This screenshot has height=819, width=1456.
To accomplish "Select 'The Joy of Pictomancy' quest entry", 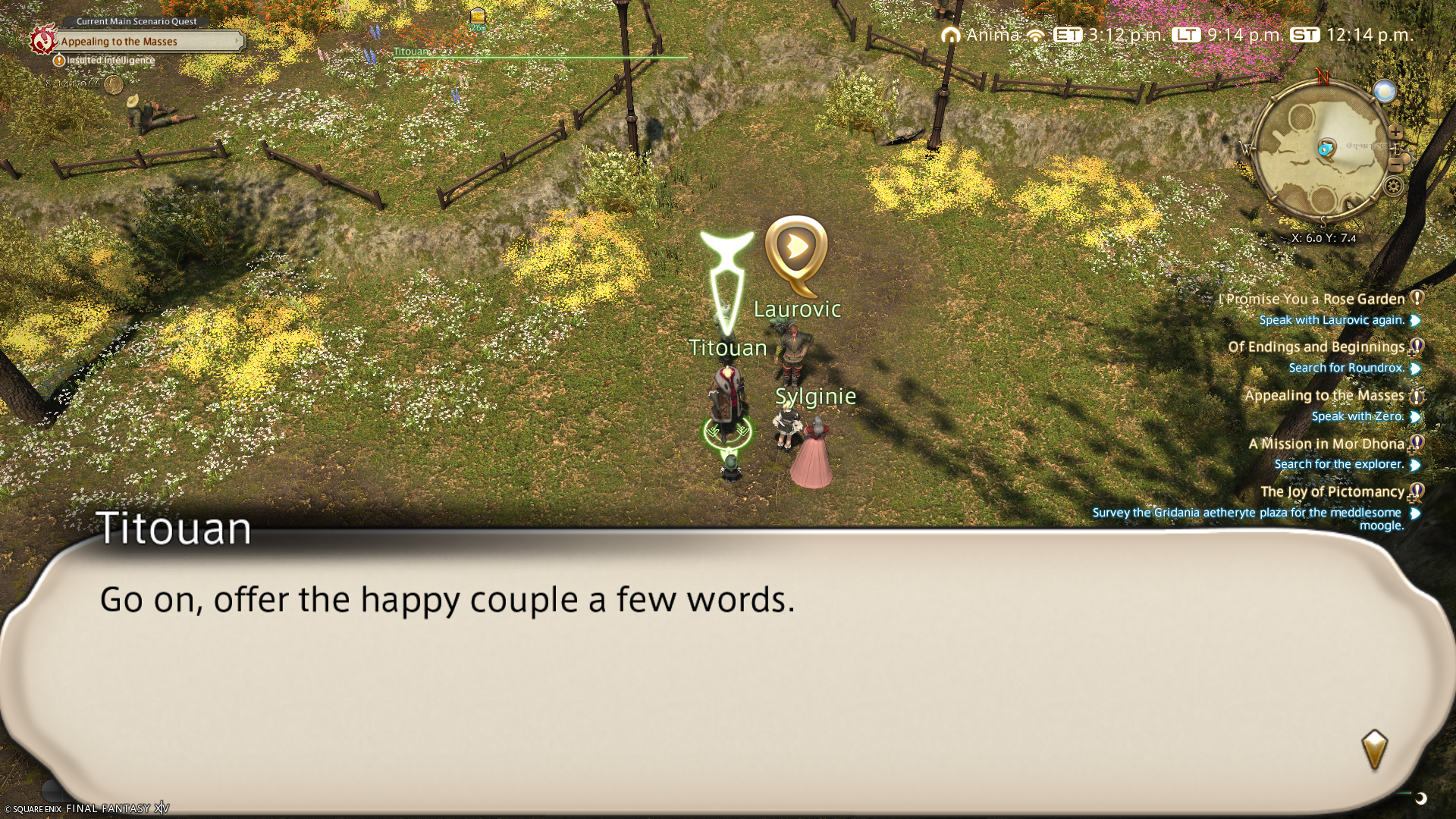I will 1332,492.
